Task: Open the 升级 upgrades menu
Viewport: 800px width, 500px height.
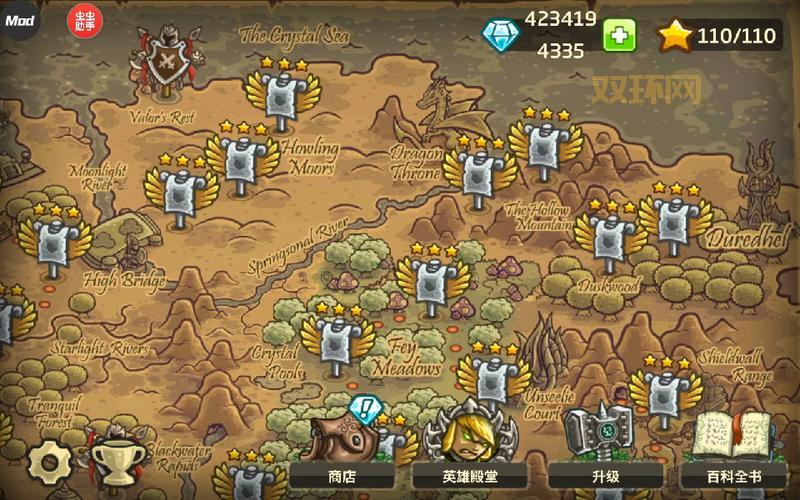Action: coord(606,477)
